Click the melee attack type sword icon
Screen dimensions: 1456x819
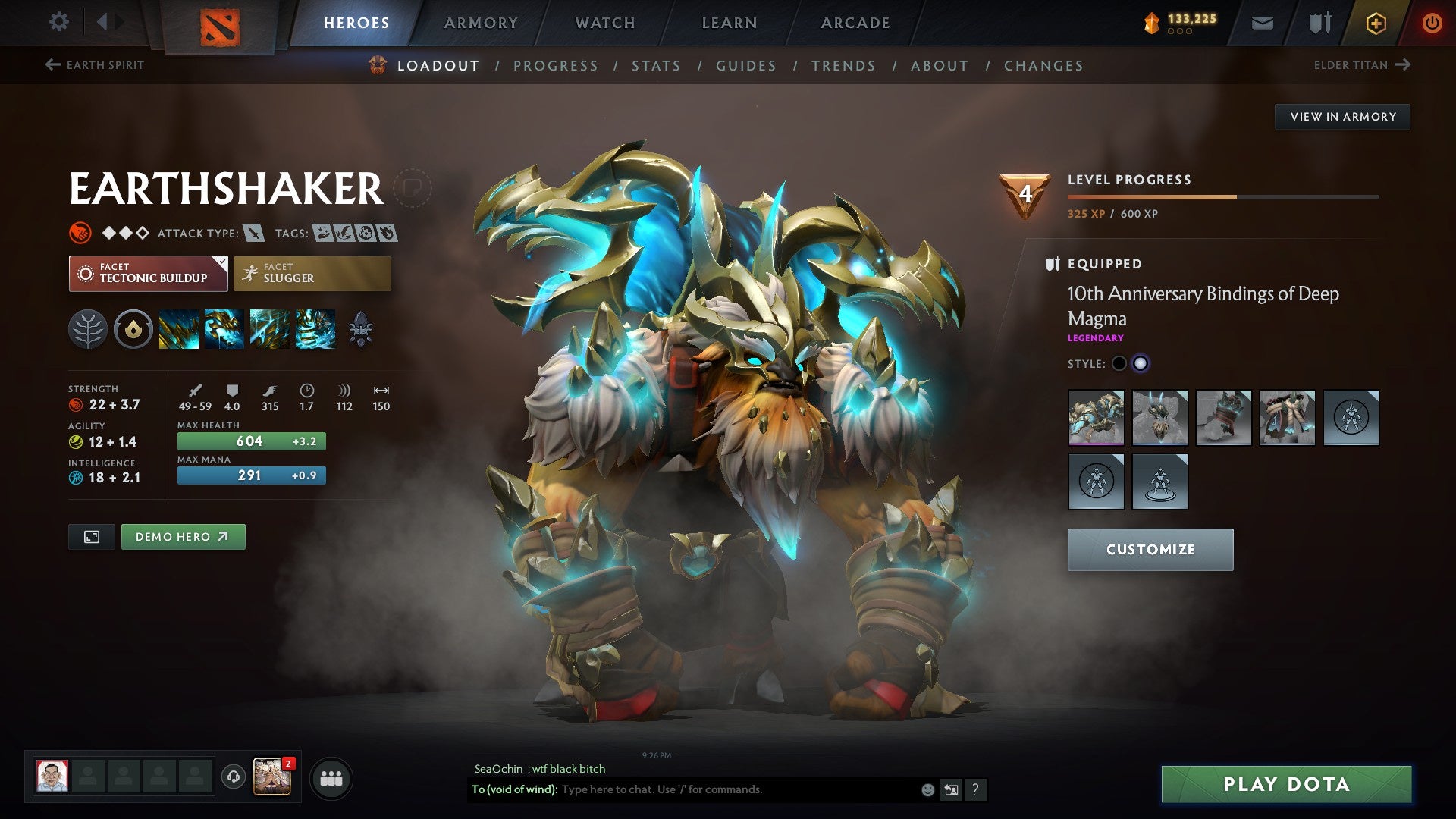tap(253, 233)
